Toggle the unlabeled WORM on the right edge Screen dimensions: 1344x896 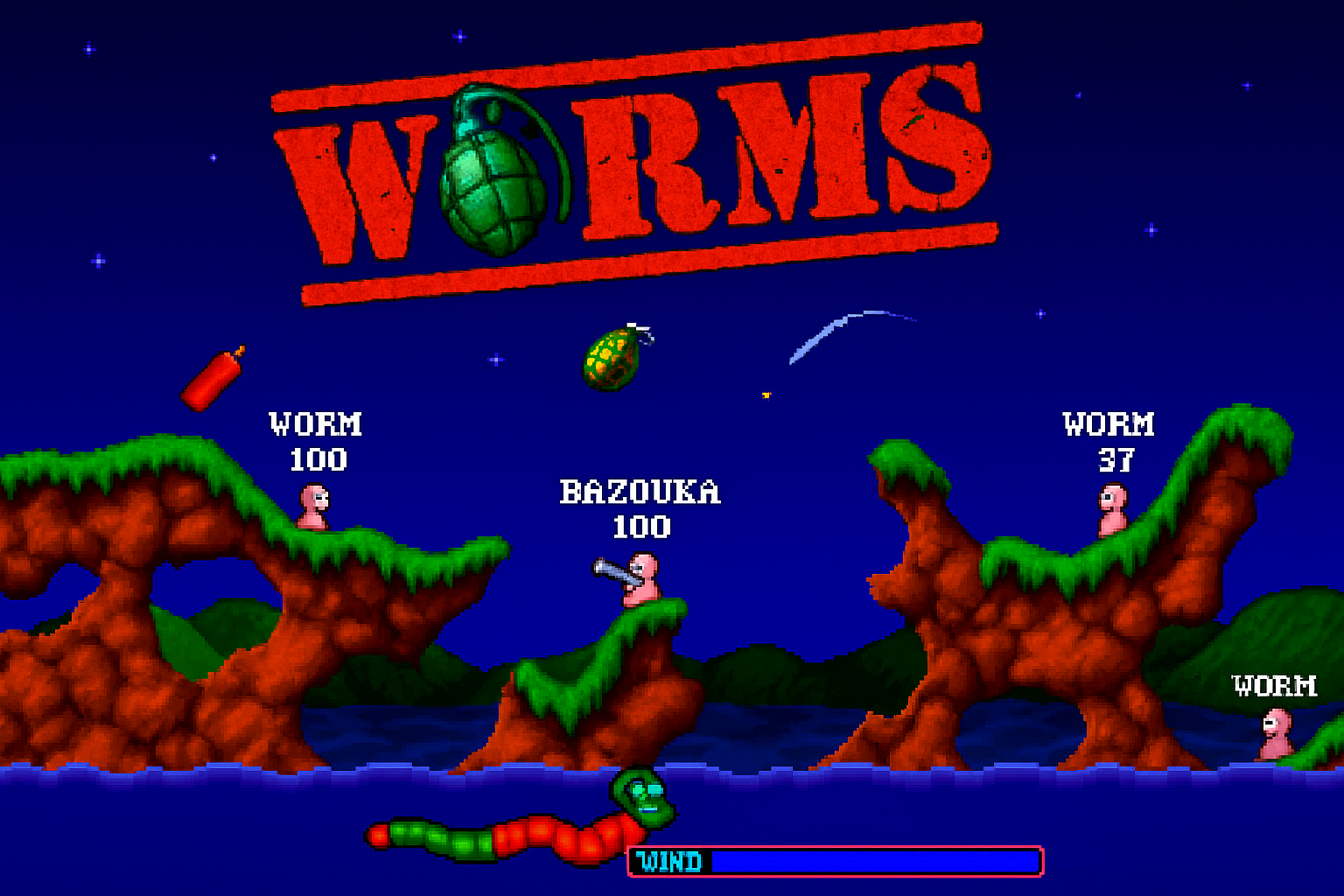(x=1277, y=735)
